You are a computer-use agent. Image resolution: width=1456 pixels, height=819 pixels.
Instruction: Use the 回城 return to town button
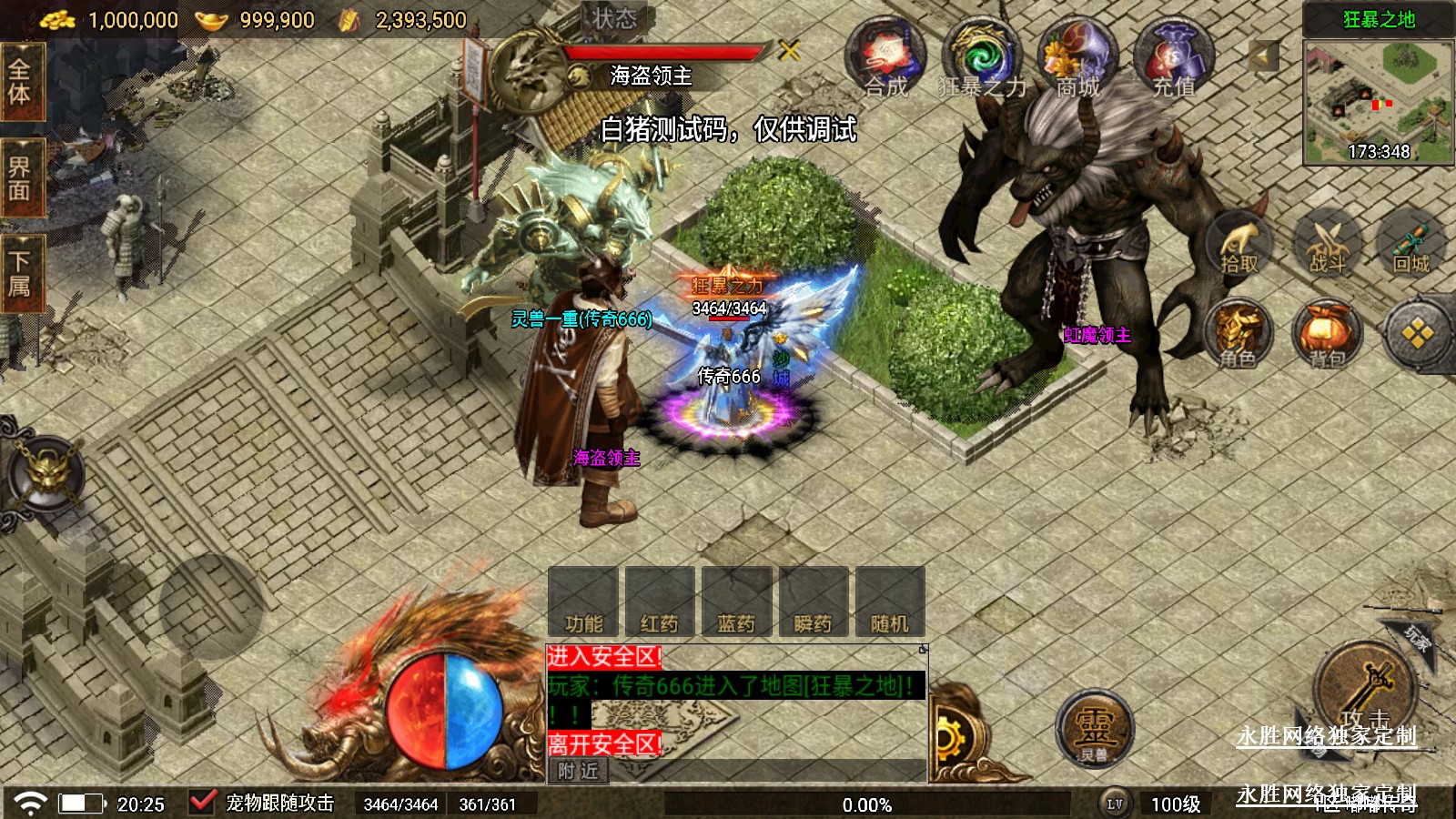click(x=1411, y=245)
